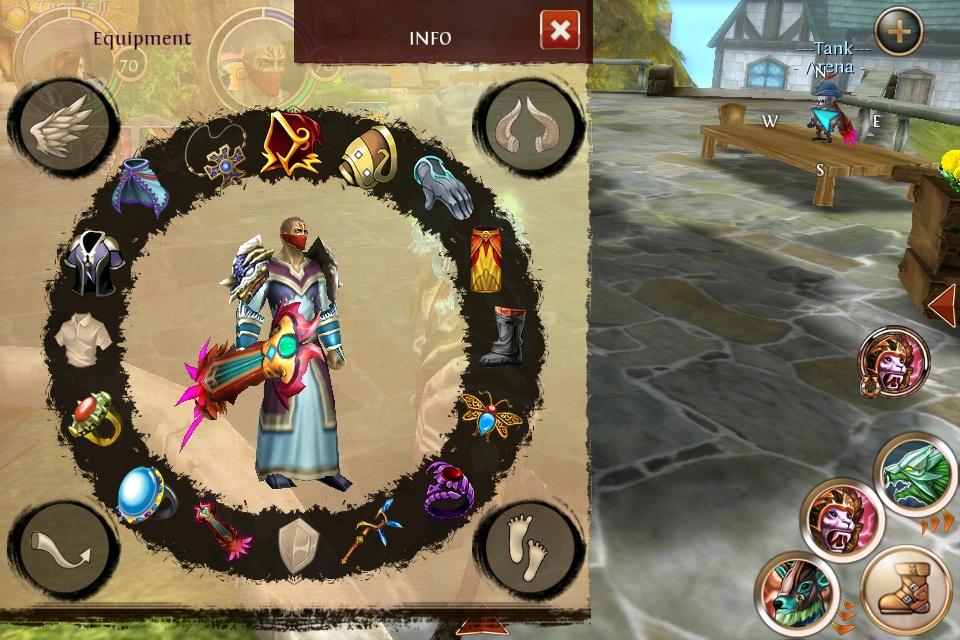Viewport: 960px width, 640px height.
Task: Select the blue cape equipment slot
Action: click(141, 188)
